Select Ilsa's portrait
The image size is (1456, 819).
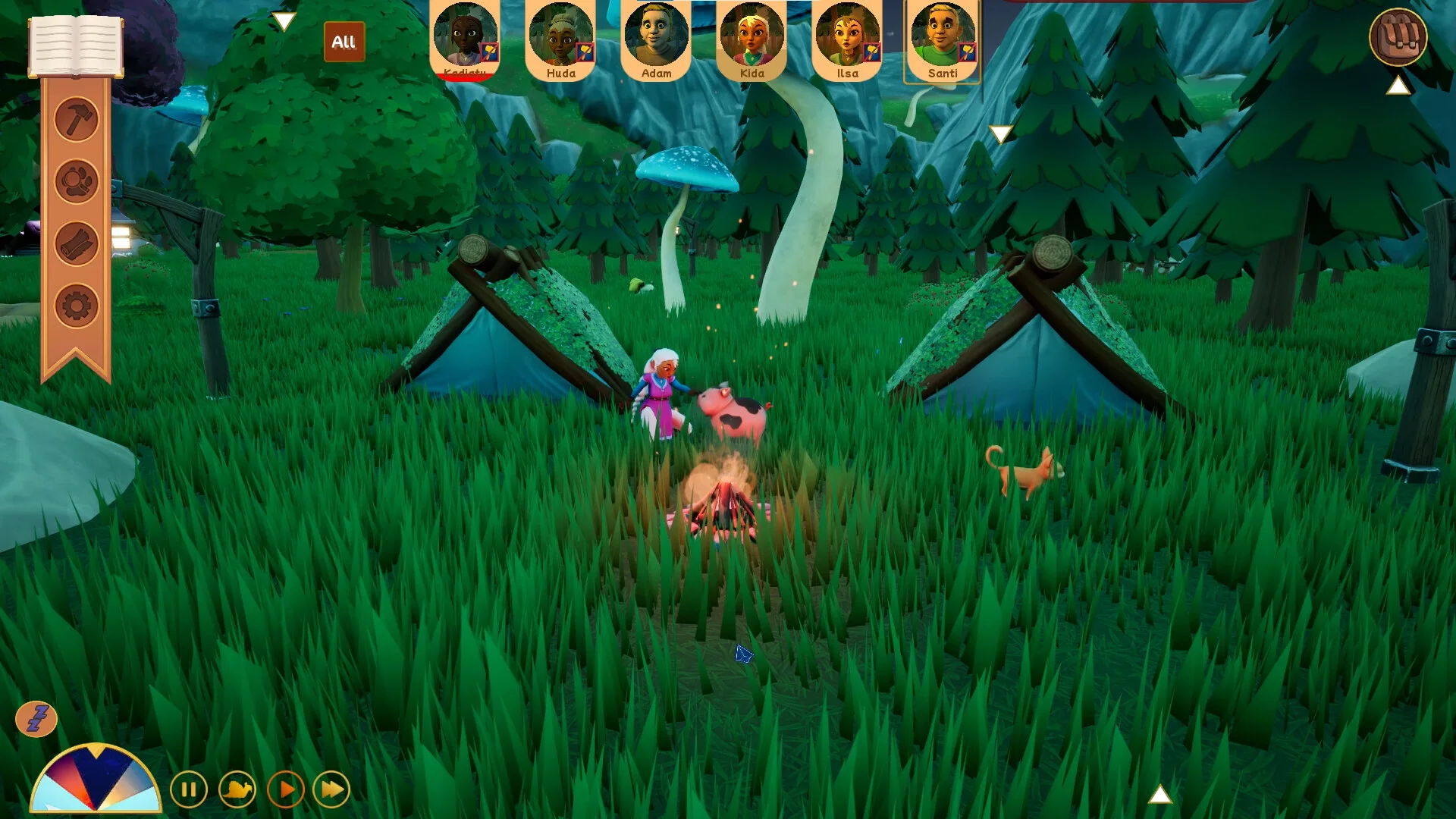(x=847, y=38)
